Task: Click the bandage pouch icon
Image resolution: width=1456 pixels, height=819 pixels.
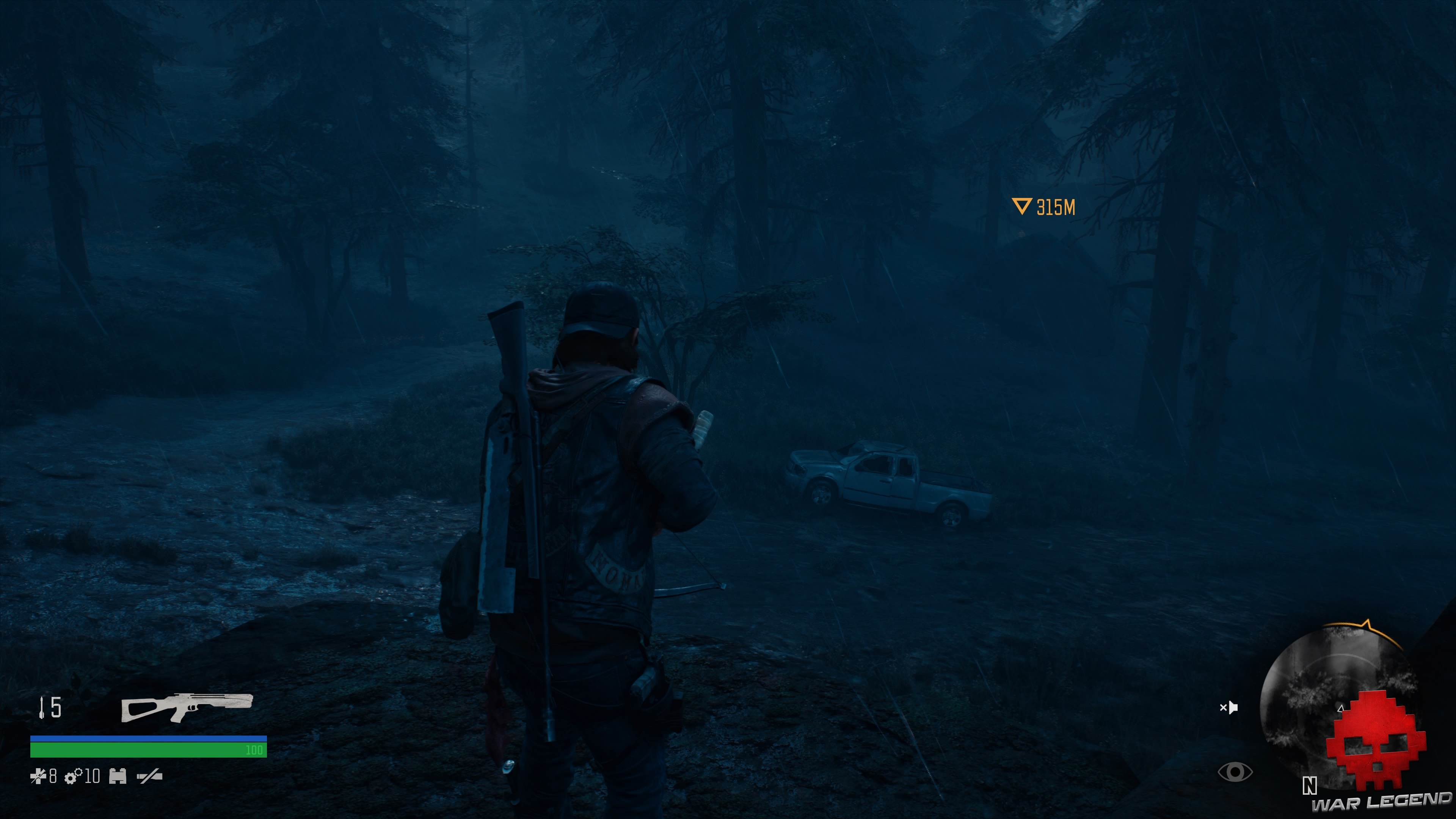Action: pyautogui.click(x=118, y=776)
